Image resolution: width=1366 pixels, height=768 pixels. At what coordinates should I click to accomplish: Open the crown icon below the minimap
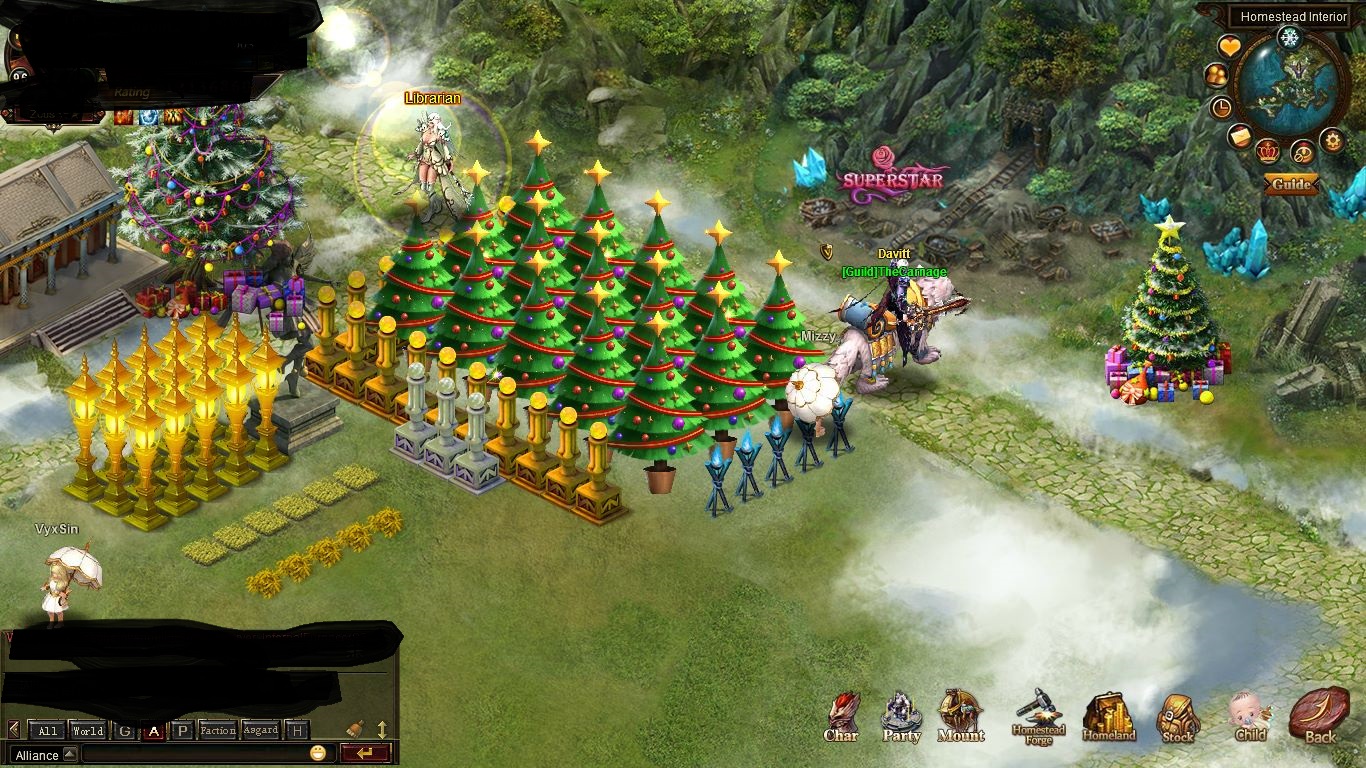tap(1269, 152)
